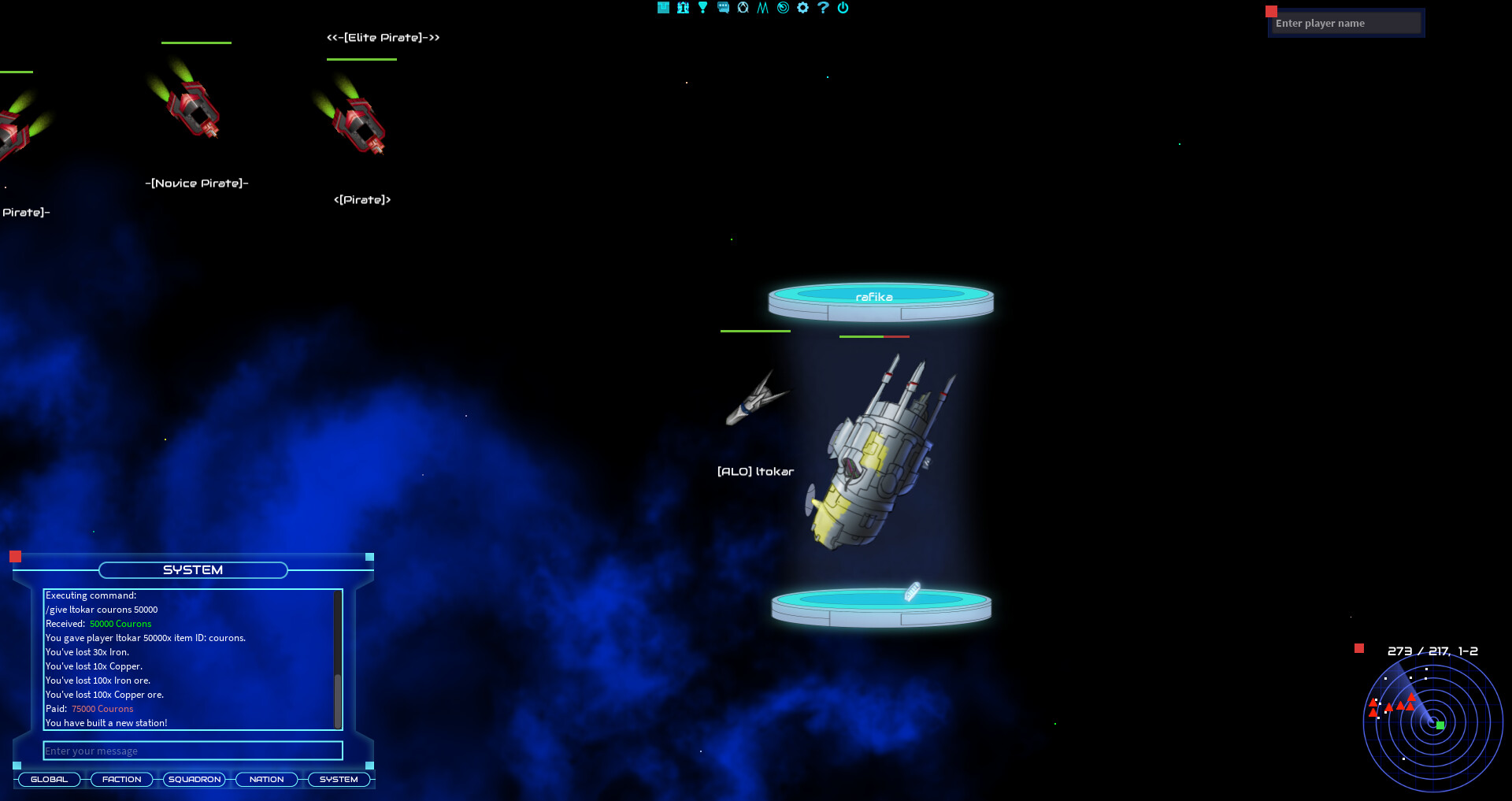Open the station building icon
The height and width of the screenshot is (801, 1512).
pyautogui.click(x=682, y=8)
